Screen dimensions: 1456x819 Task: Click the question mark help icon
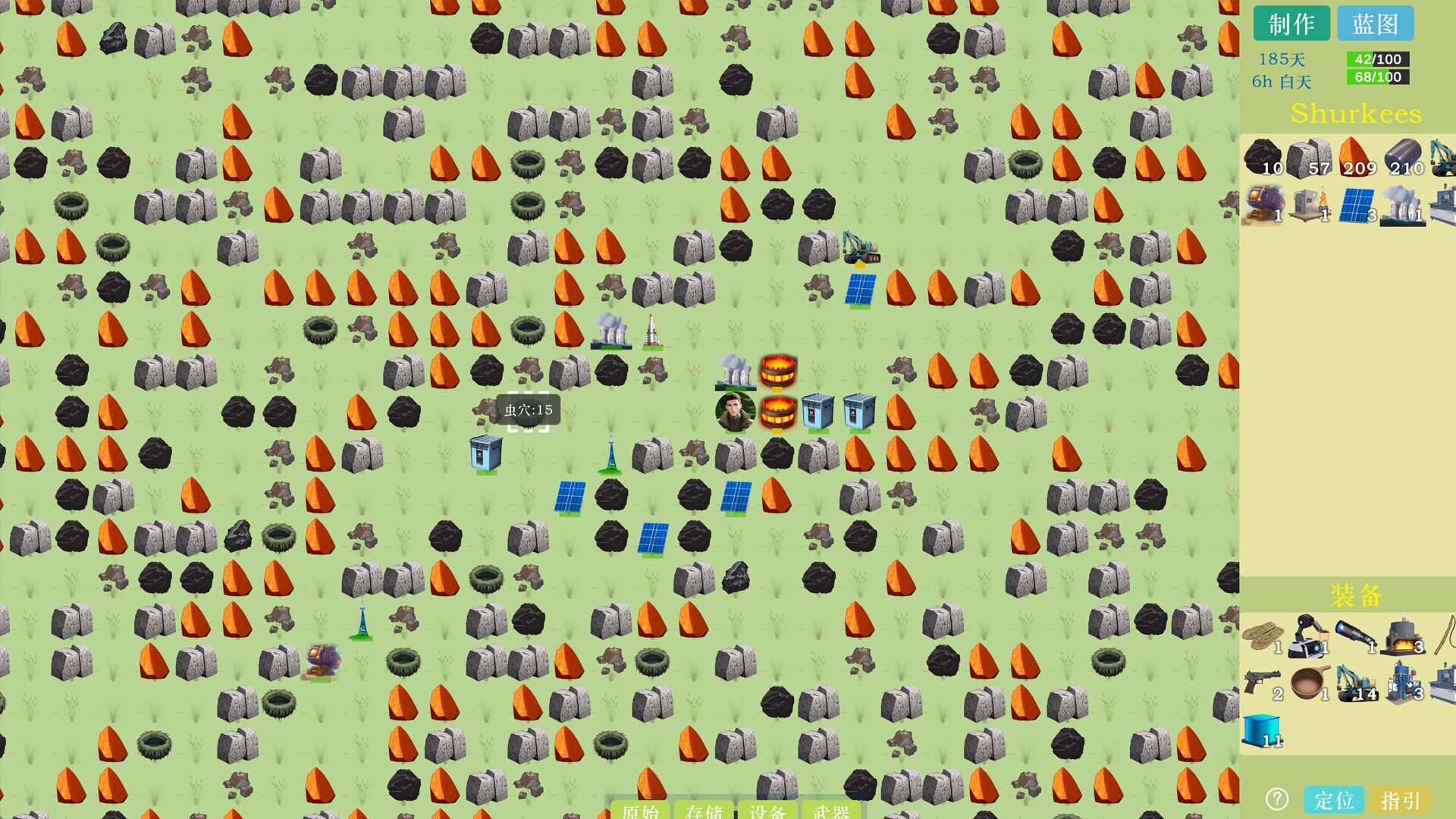point(1279,799)
